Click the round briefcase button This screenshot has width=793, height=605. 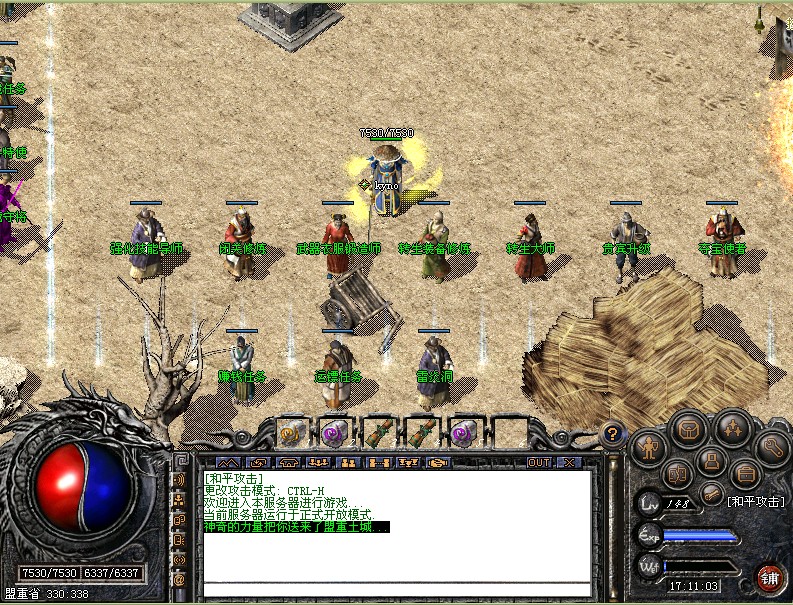(x=746, y=473)
